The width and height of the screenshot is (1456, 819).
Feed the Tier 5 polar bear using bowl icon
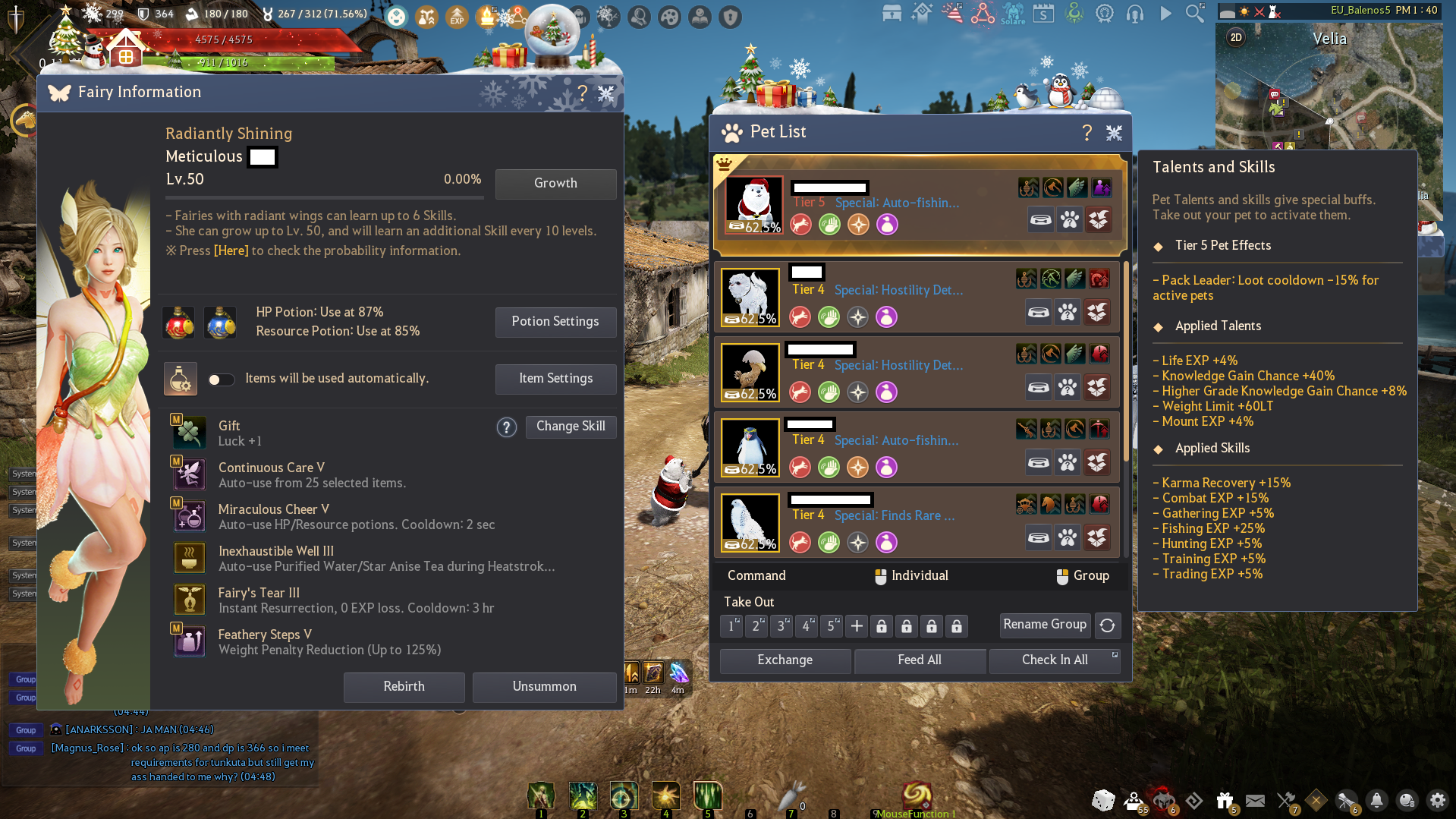pos(1041,219)
